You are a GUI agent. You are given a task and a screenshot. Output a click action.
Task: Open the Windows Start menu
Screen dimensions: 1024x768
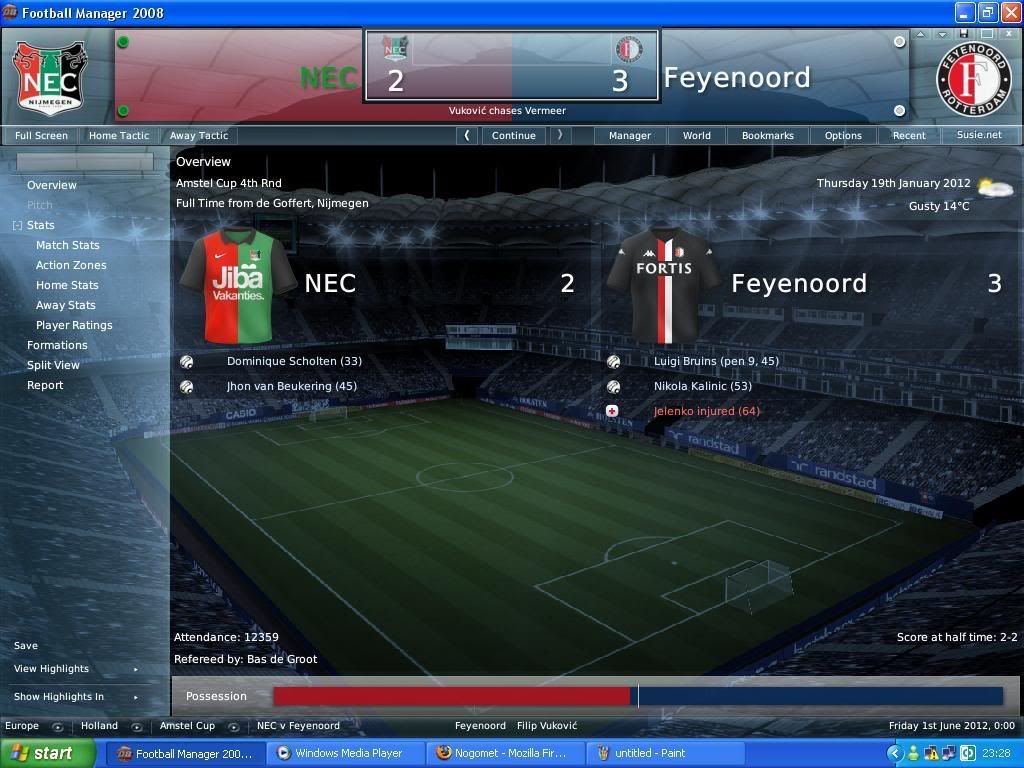click(x=48, y=753)
